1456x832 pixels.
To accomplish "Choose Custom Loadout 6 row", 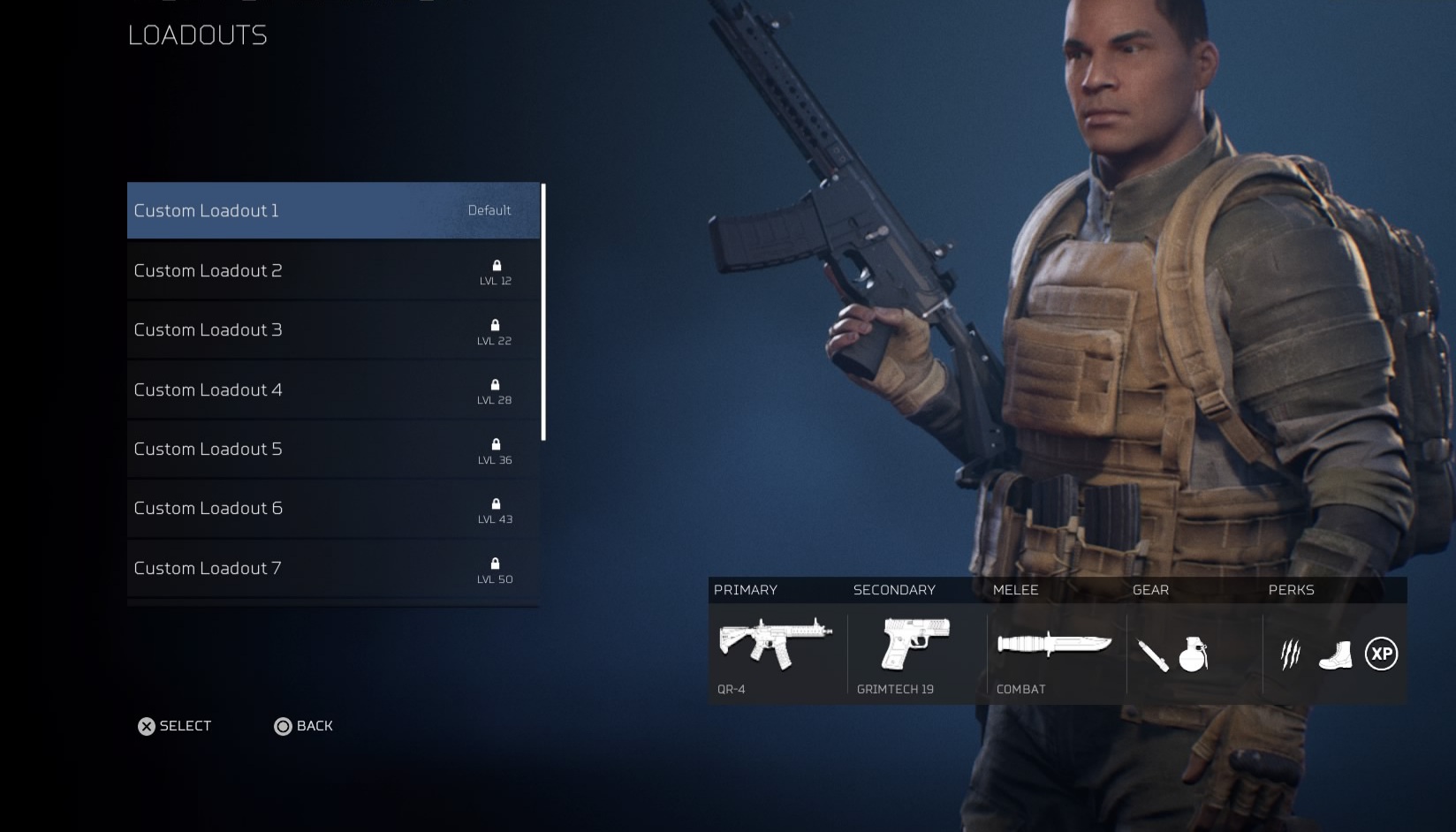I will point(333,508).
